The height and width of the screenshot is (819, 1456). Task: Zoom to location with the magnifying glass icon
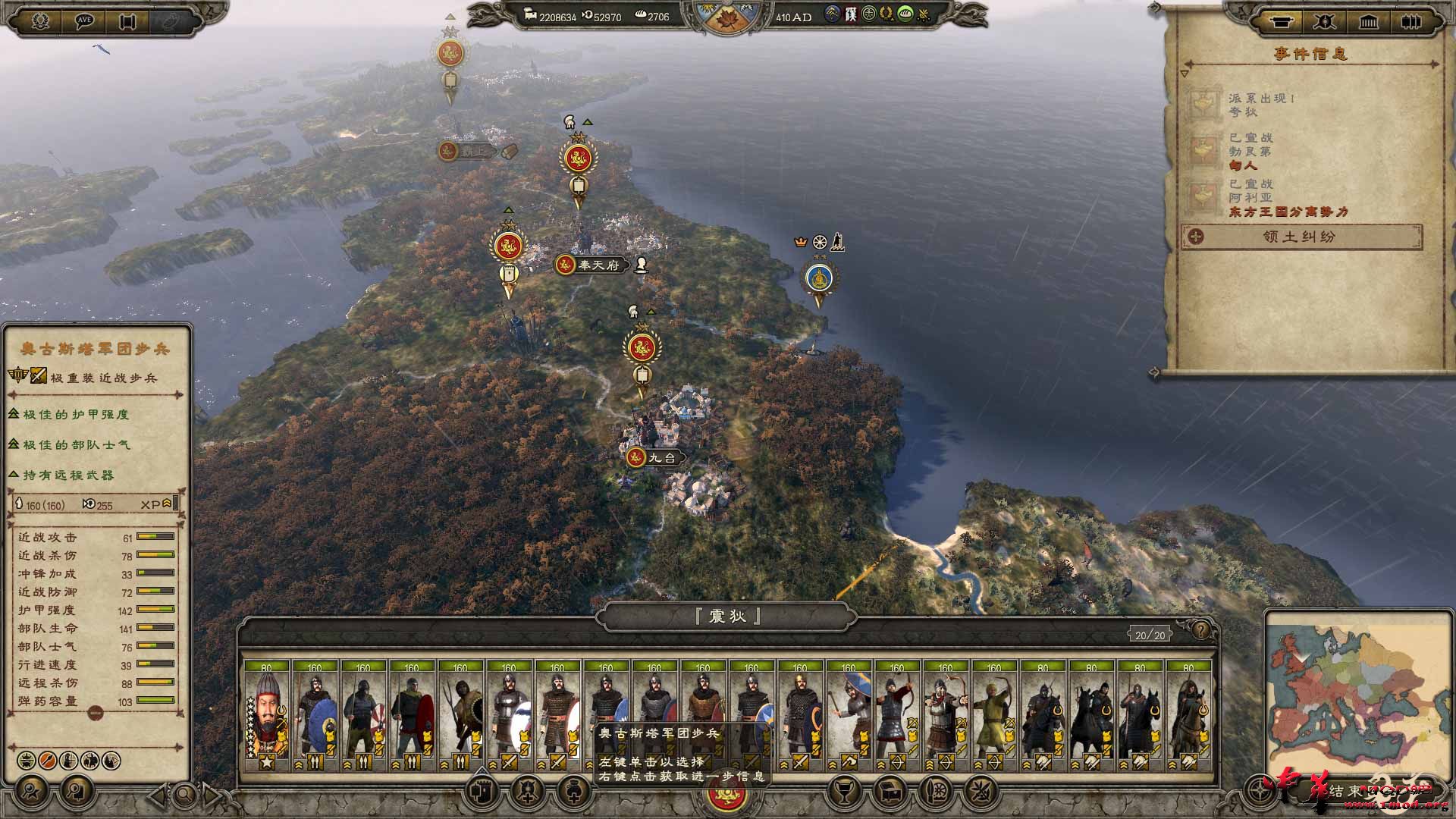click(184, 794)
